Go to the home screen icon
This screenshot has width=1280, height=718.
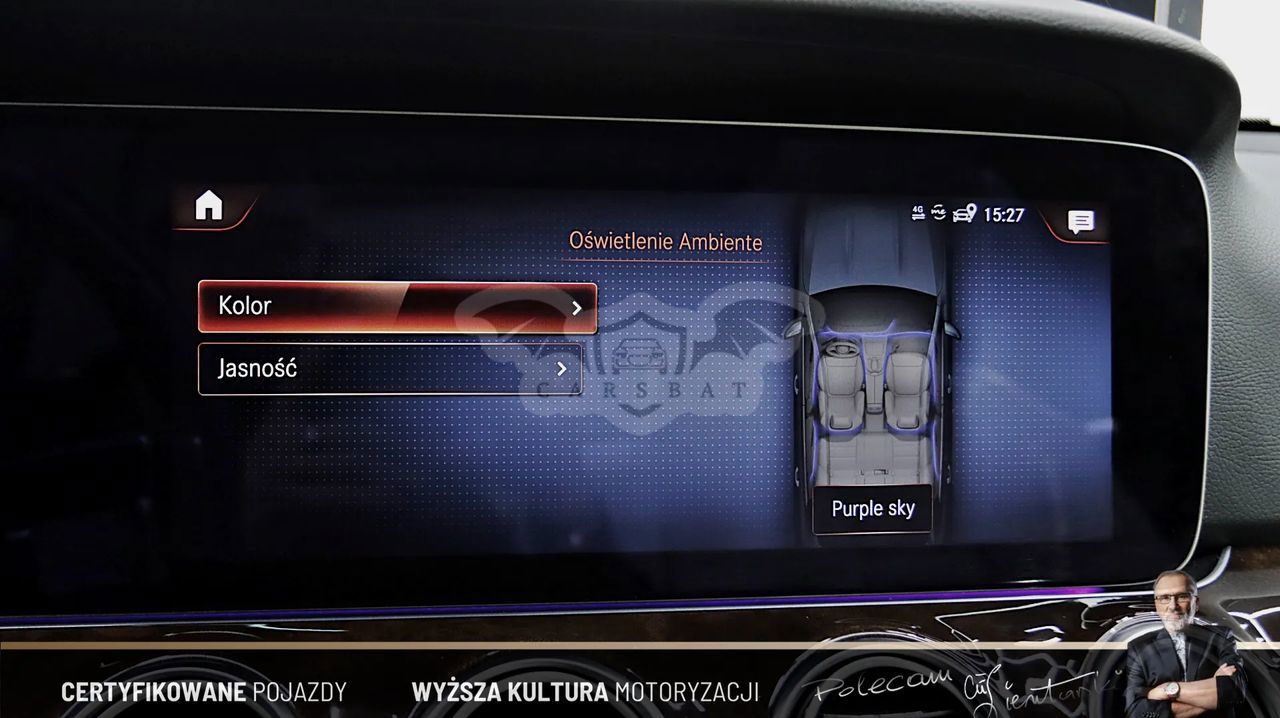(x=209, y=206)
